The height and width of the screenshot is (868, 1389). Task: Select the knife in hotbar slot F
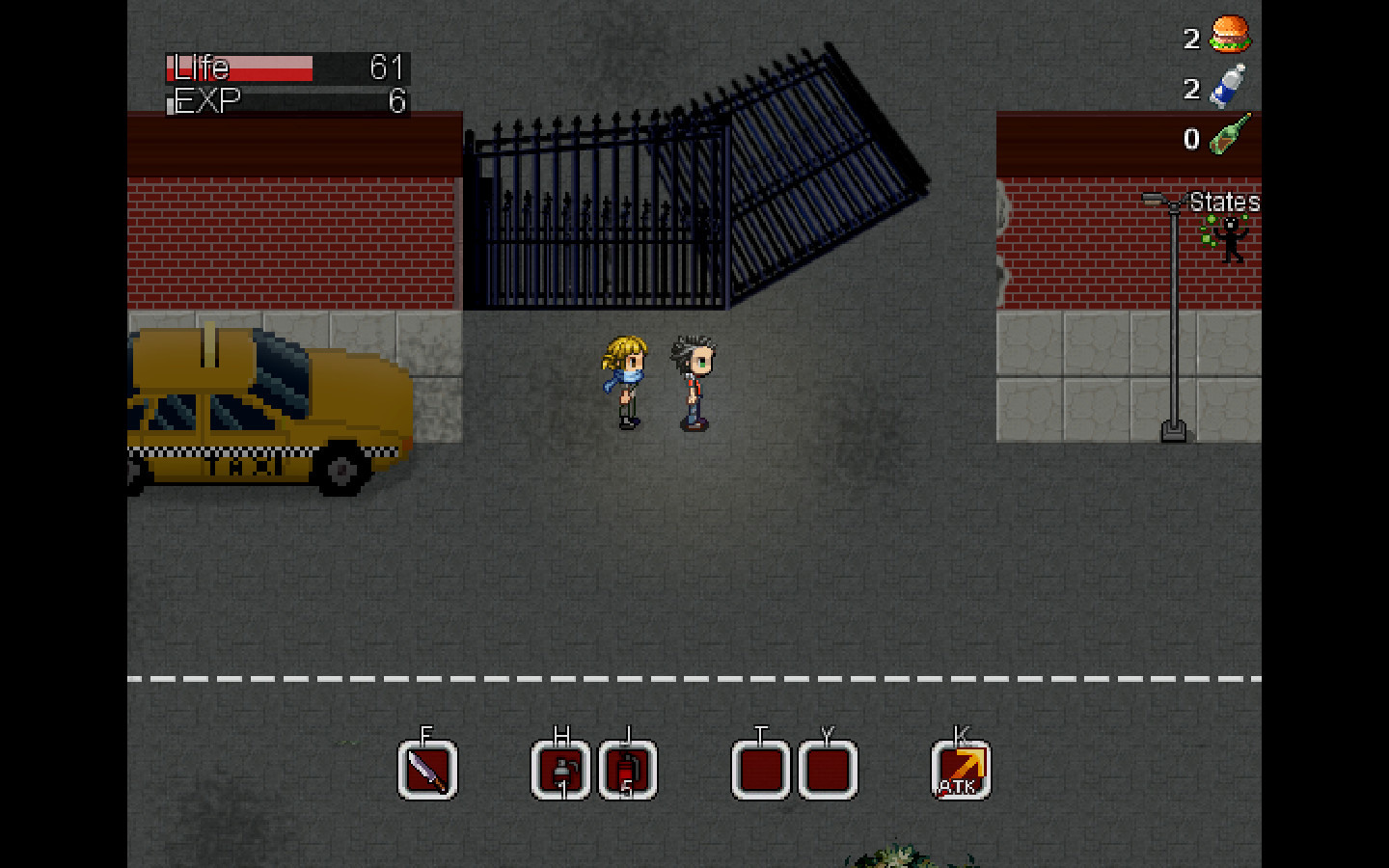pyautogui.click(x=427, y=769)
